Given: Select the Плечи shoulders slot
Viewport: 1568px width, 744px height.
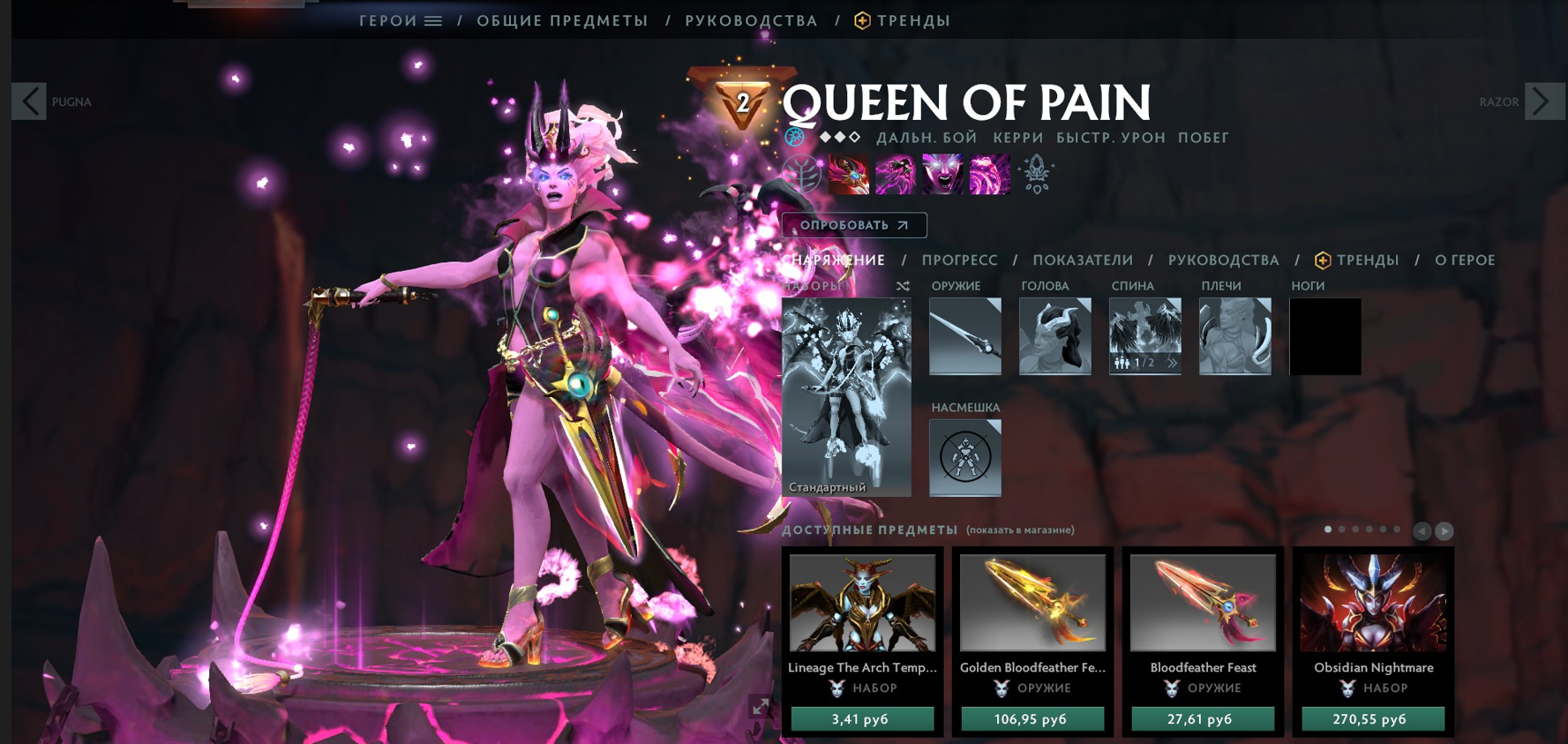Looking at the screenshot, I should click(x=1234, y=336).
